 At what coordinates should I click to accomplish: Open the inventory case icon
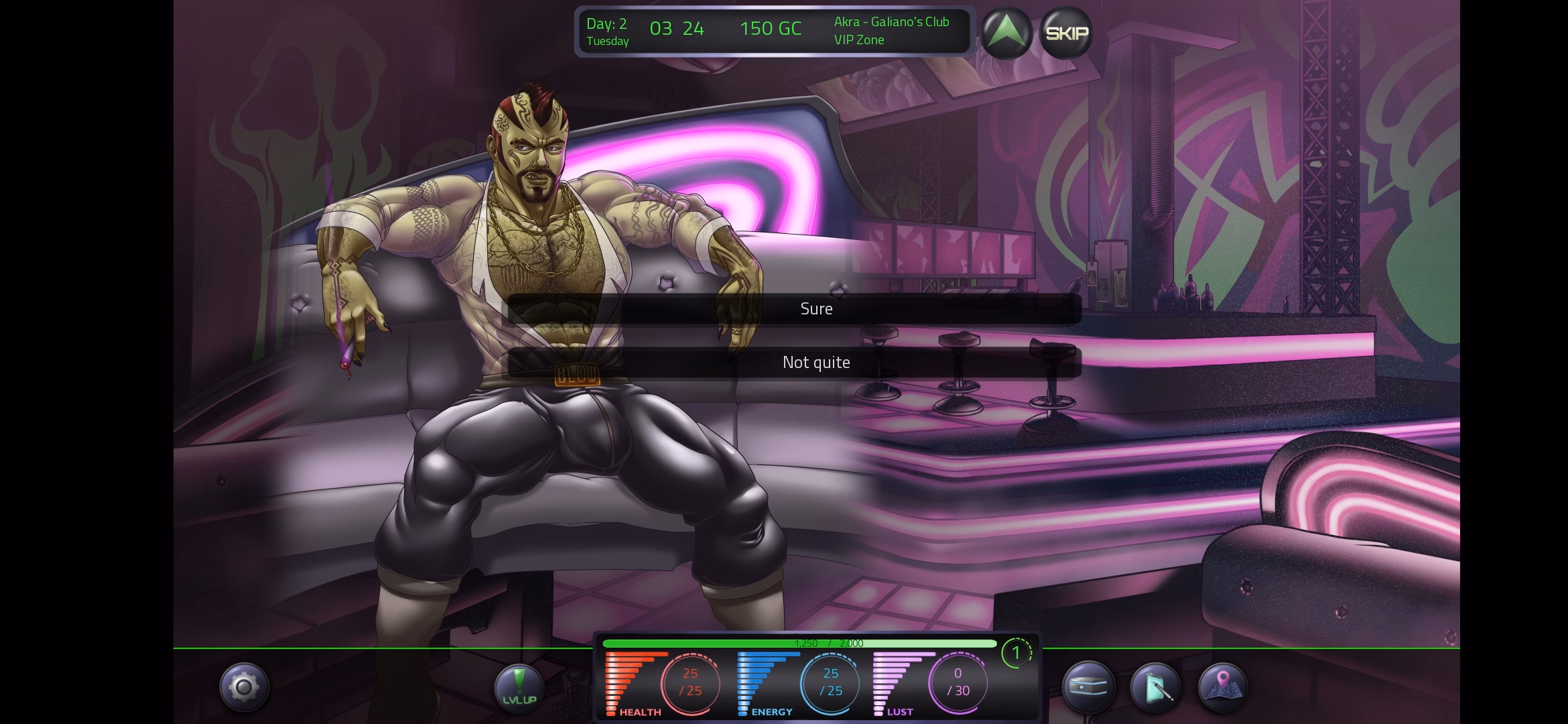(1088, 688)
